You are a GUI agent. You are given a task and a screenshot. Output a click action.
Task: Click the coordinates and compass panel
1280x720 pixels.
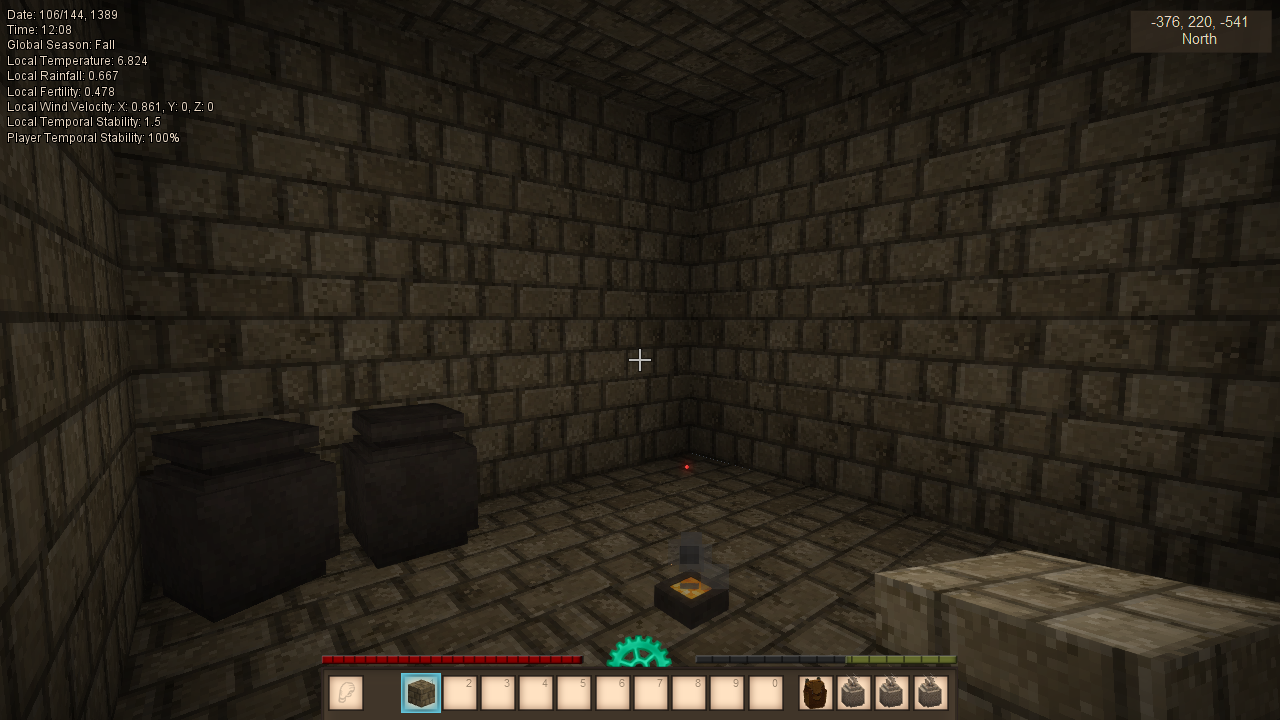pos(1200,31)
